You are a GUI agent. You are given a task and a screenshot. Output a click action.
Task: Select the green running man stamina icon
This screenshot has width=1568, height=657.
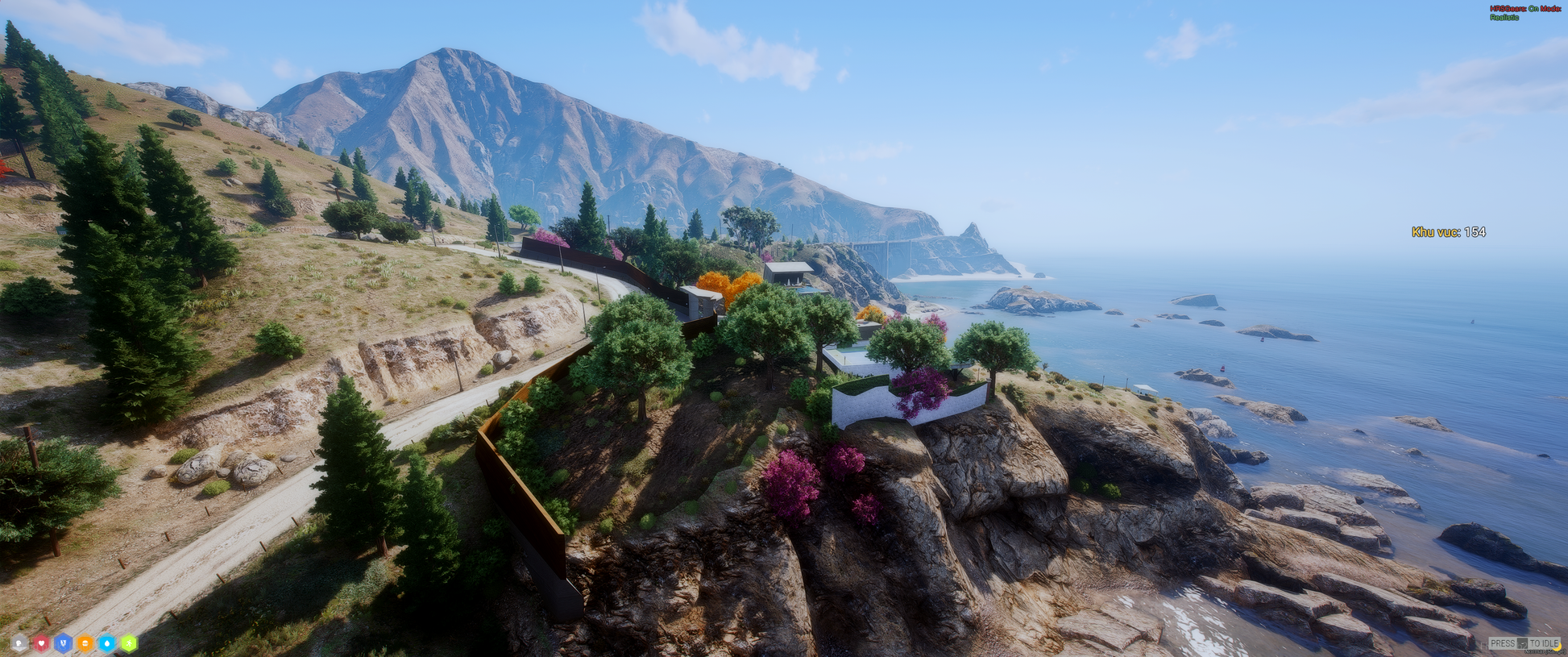pos(128,643)
